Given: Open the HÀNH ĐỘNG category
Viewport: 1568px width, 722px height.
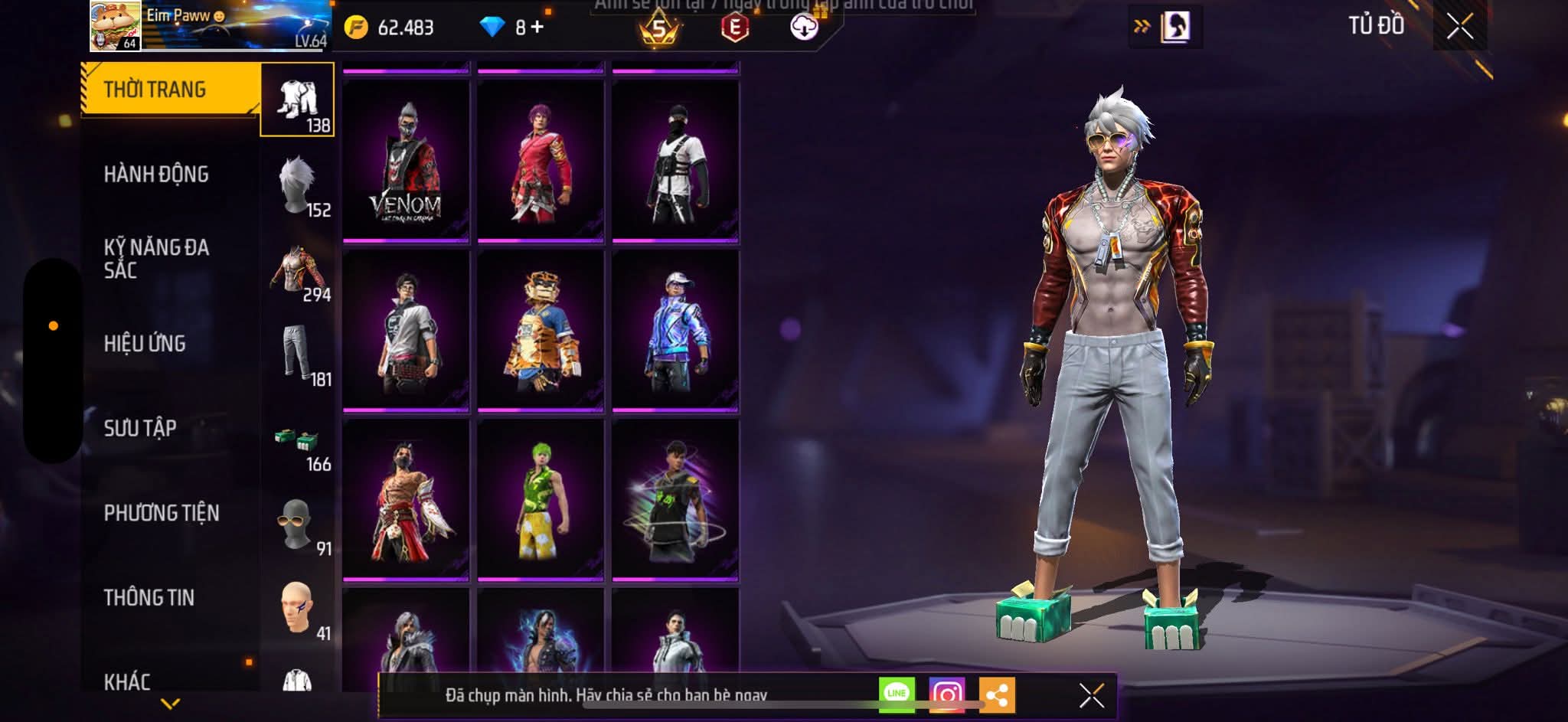Looking at the screenshot, I should (156, 175).
